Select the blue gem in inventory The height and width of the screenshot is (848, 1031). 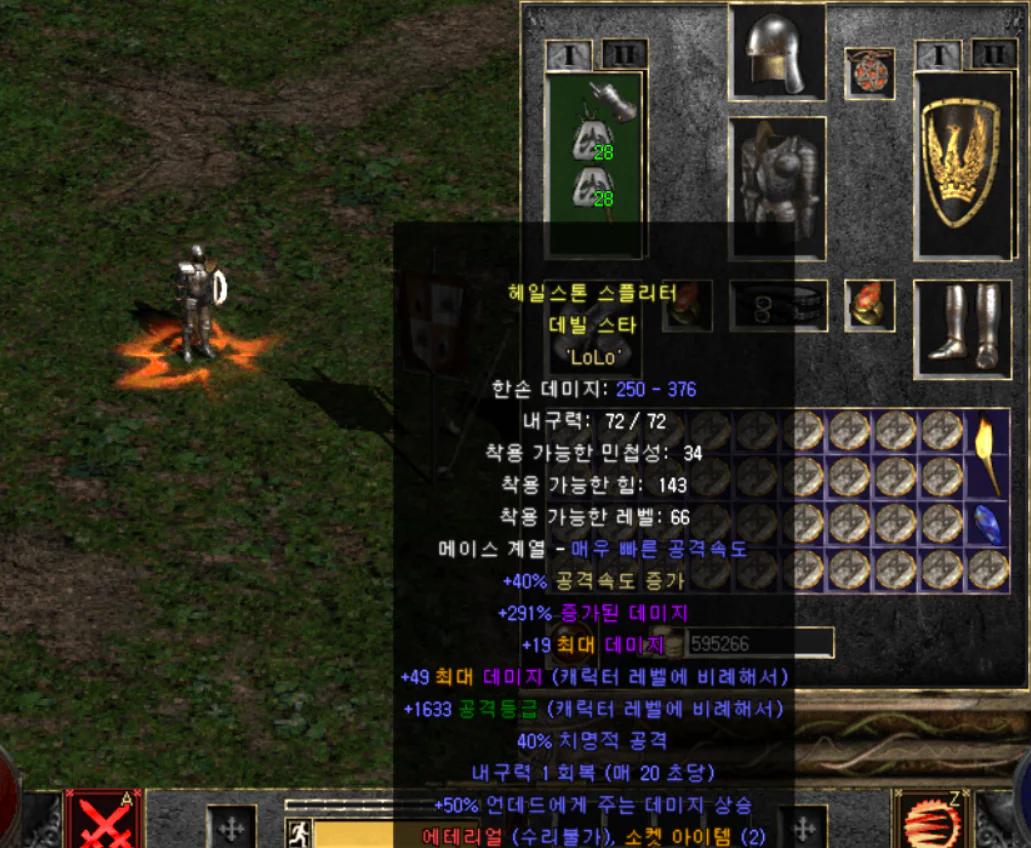[x=988, y=523]
